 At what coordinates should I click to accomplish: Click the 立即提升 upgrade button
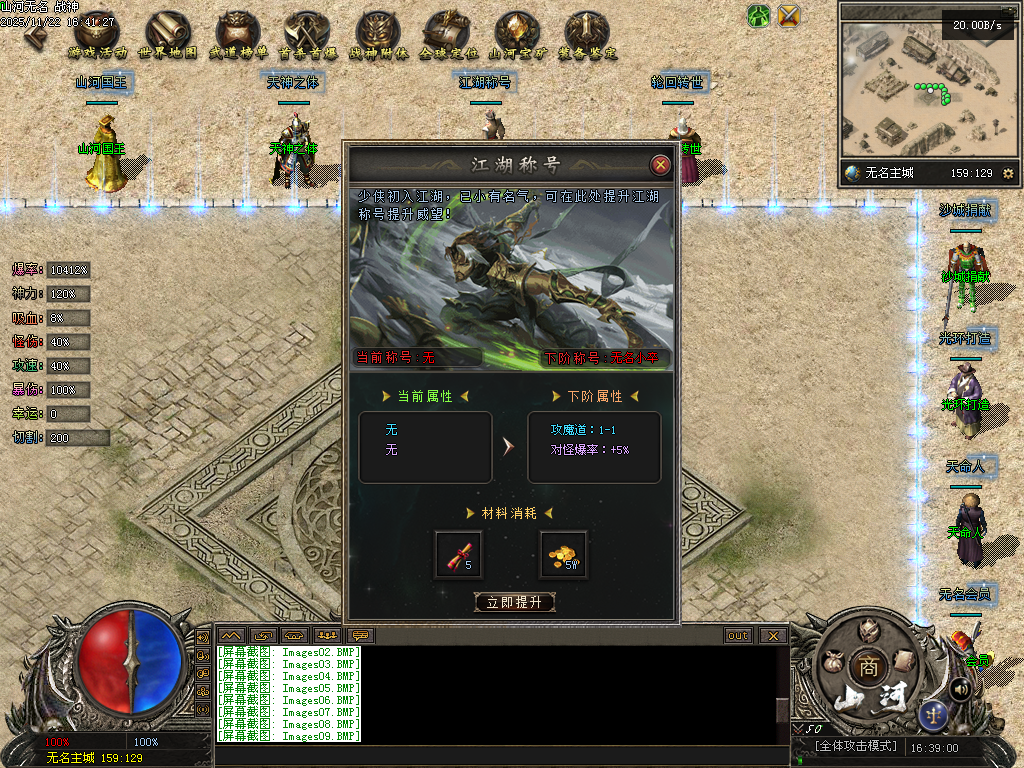coord(514,602)
